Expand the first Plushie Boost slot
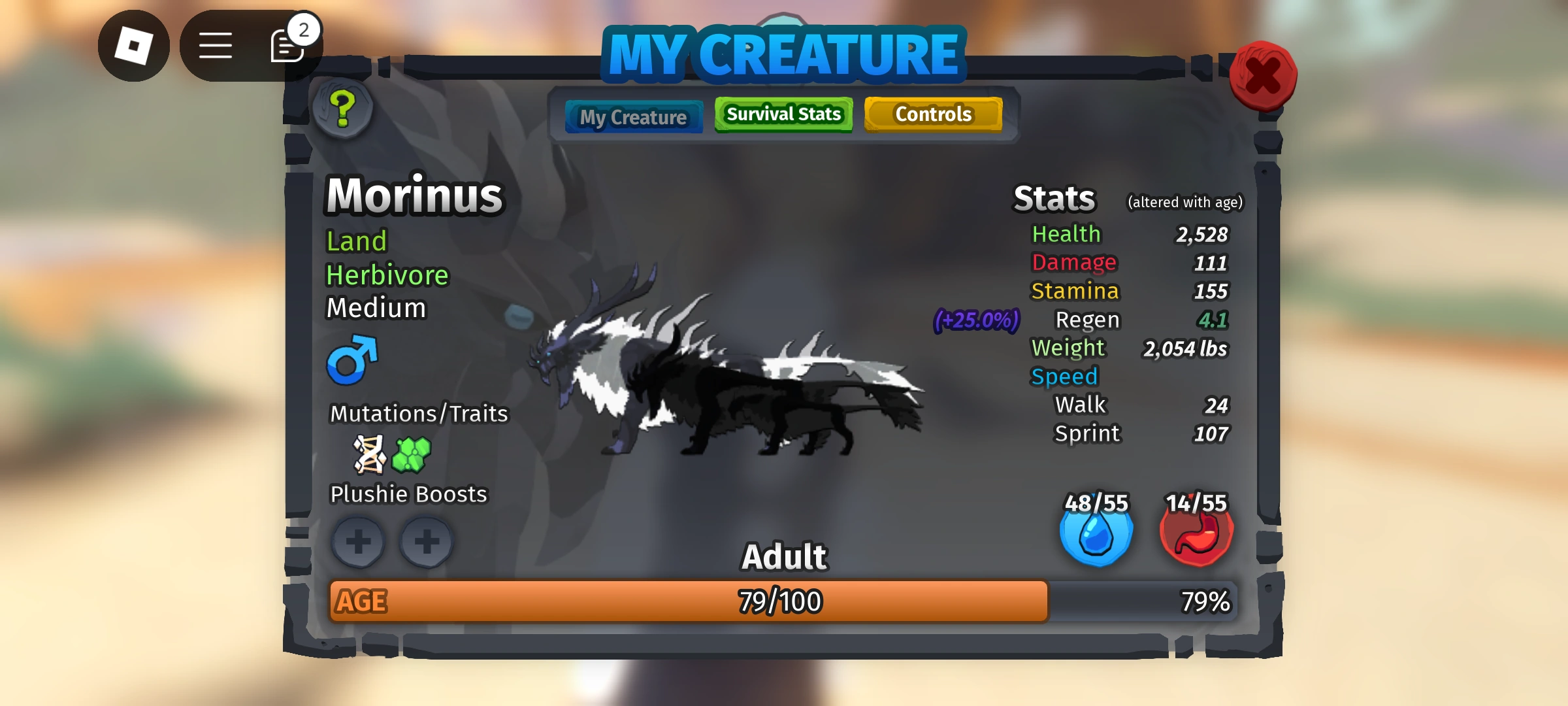 tap(357, 542)
